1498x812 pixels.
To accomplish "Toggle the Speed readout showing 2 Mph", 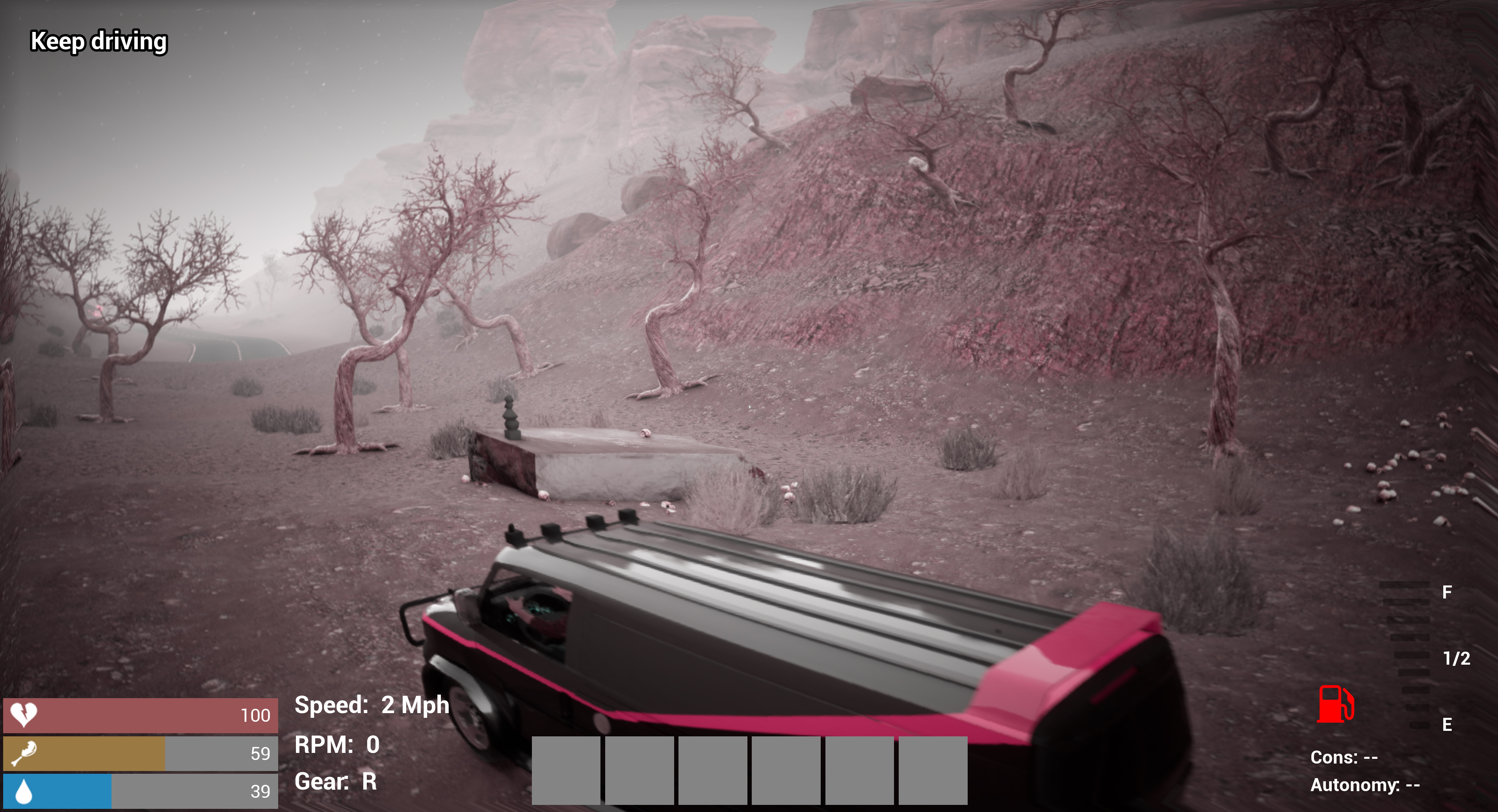I will point(372,705).
